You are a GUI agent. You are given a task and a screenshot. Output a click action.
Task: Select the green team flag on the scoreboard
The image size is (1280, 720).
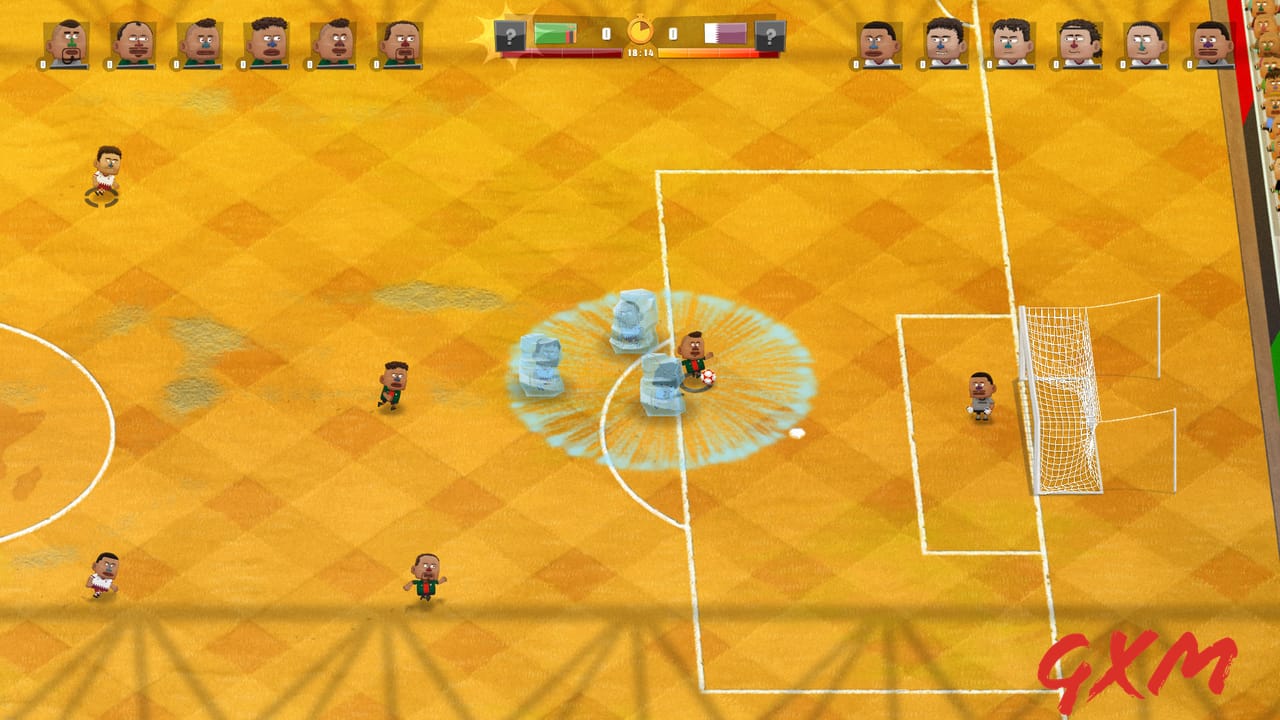tap(554, 34)
